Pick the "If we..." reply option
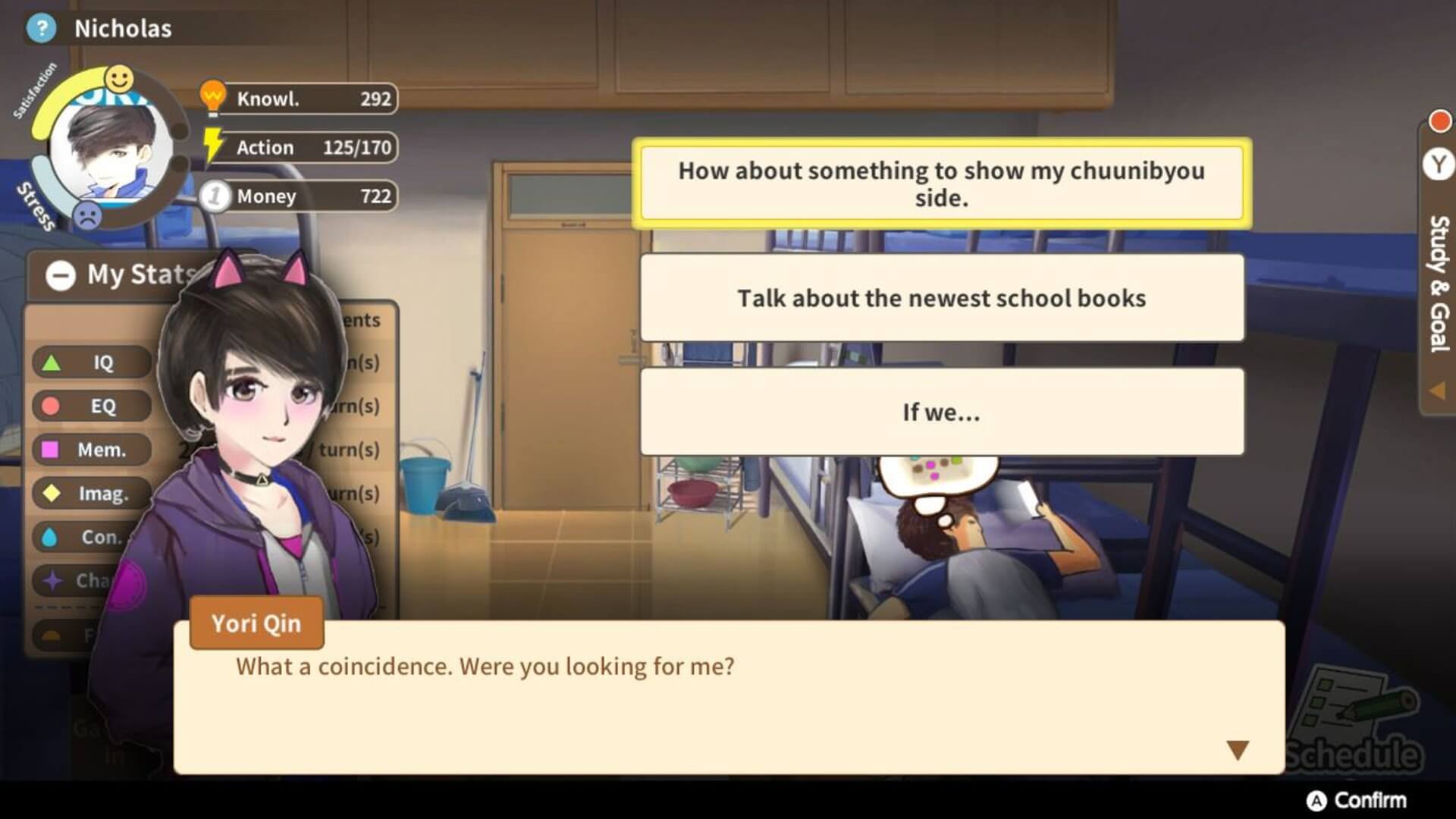The width and height of the screenshot is (1456, 819). (x=941, y=412)
